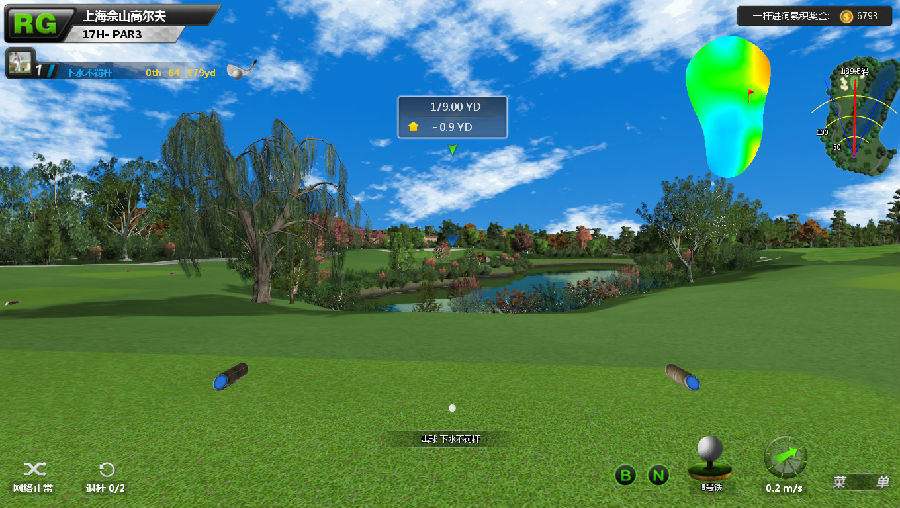
Task: Use the circular-arrow retry button showing 0/2
Action: [x=106, y=469]
